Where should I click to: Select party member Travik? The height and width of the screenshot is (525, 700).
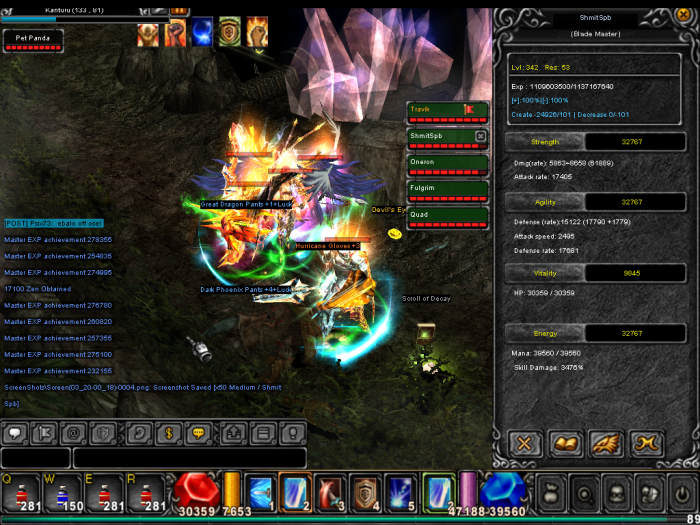click(x=446, y=109)
